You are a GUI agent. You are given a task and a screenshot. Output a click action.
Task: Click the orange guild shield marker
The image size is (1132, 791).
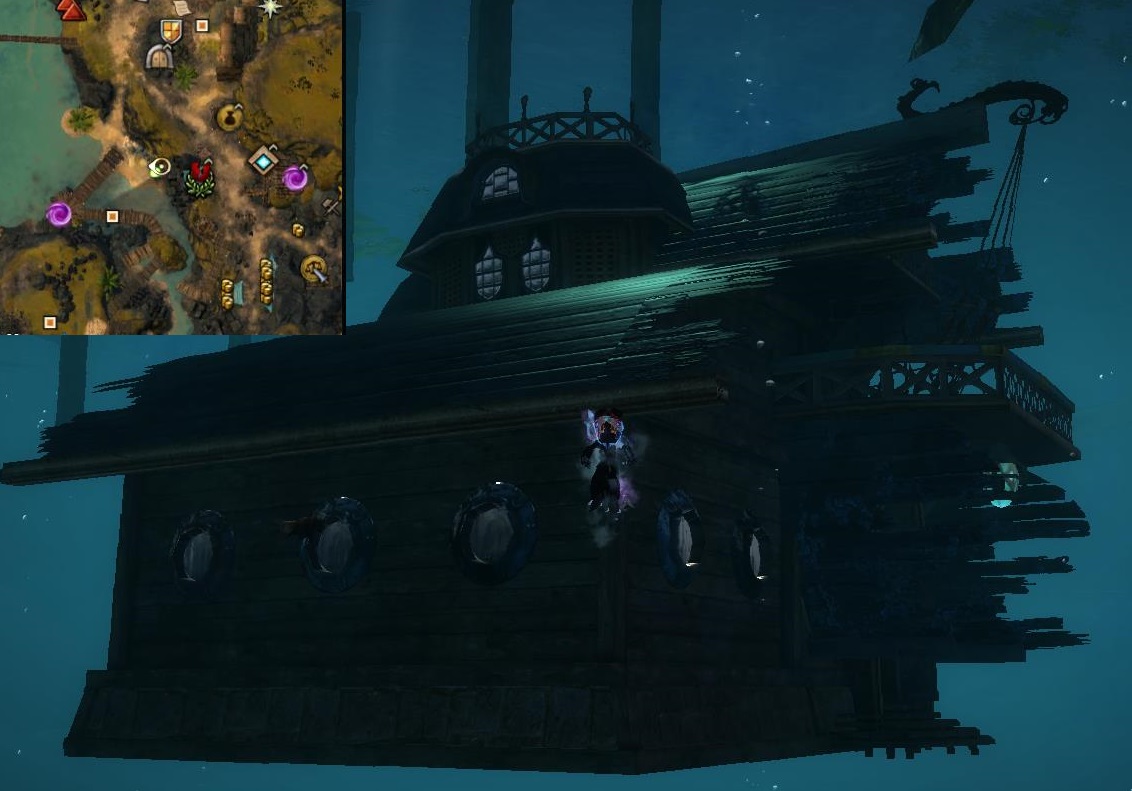pos(172,31)
